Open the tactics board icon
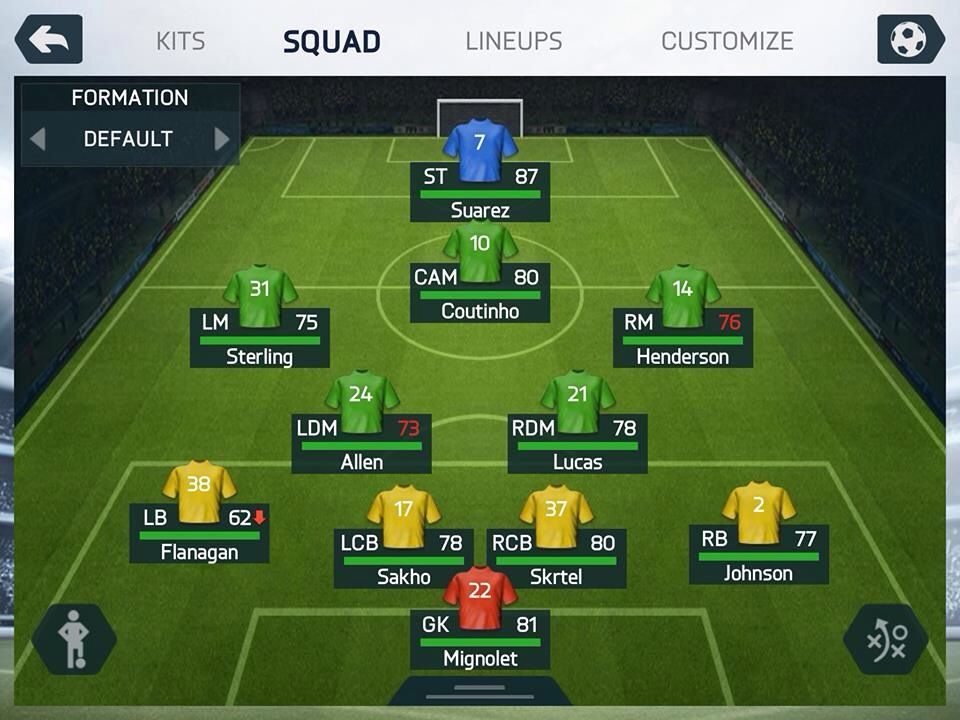This screenshot has width=960, height=720. (886, 638)
